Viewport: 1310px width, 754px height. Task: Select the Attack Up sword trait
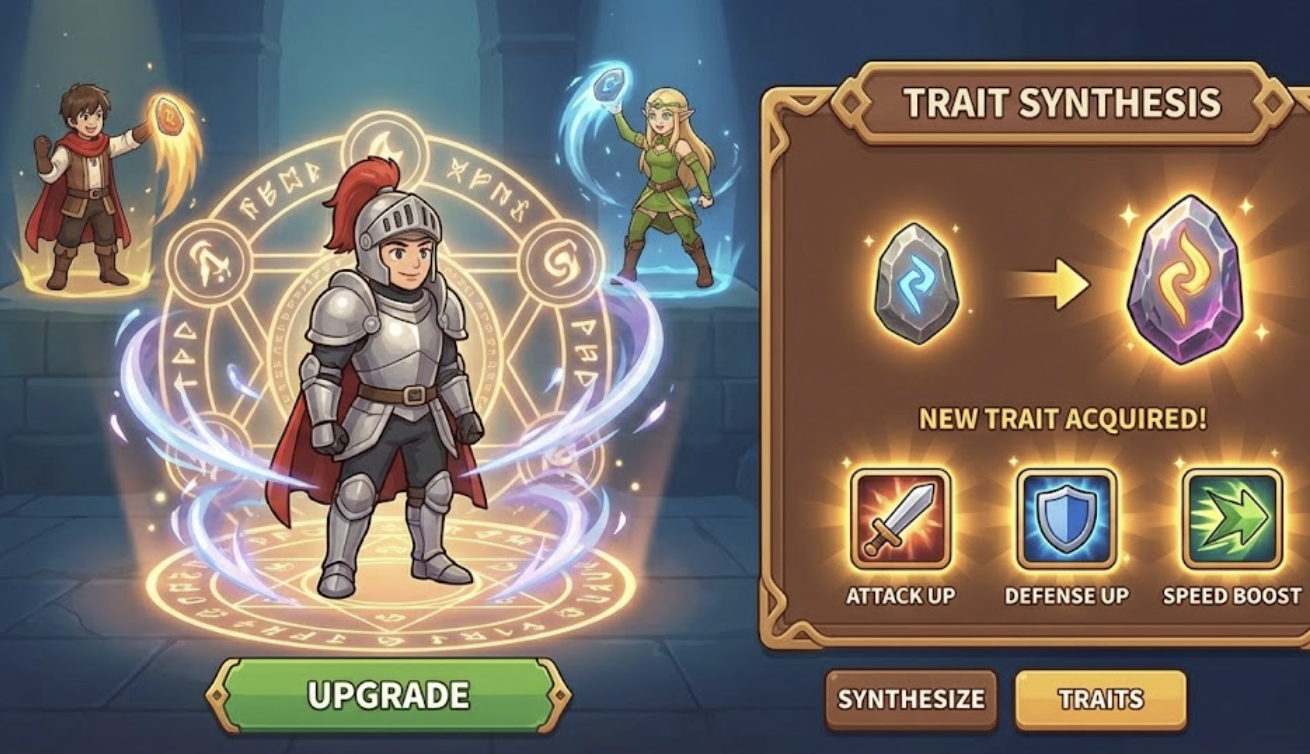(900, 519)
